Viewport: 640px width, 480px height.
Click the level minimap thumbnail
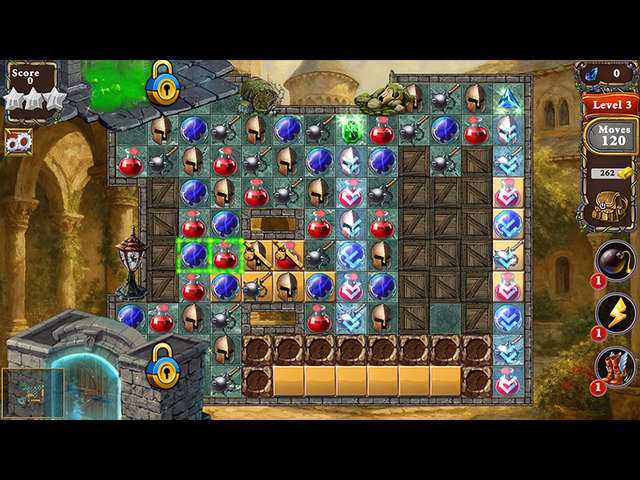(33, 392)
